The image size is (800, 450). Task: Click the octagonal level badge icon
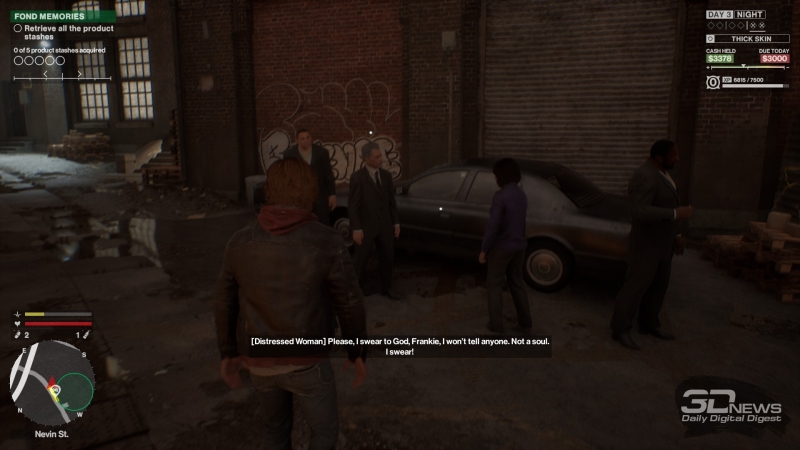tap(712, 82)
